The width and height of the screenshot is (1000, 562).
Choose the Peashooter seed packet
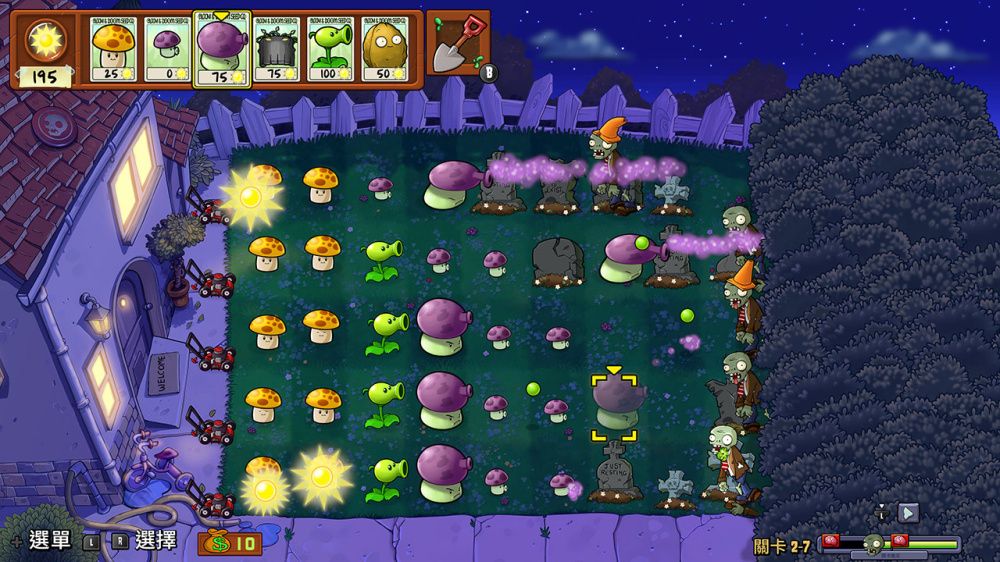coord(330,49)
